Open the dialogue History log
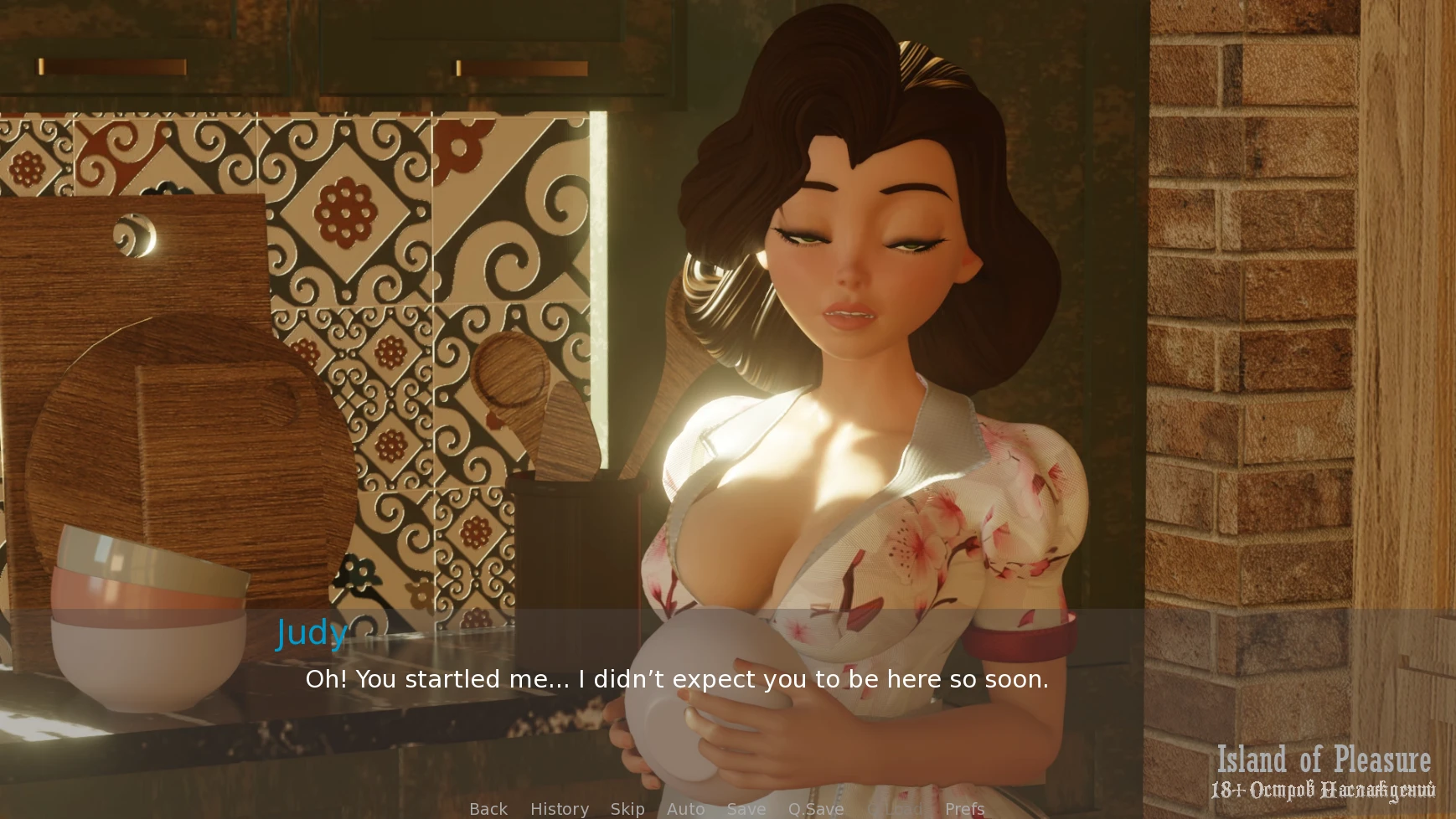This screenshot has height=819, width=1456. click(x=560, y=809)
